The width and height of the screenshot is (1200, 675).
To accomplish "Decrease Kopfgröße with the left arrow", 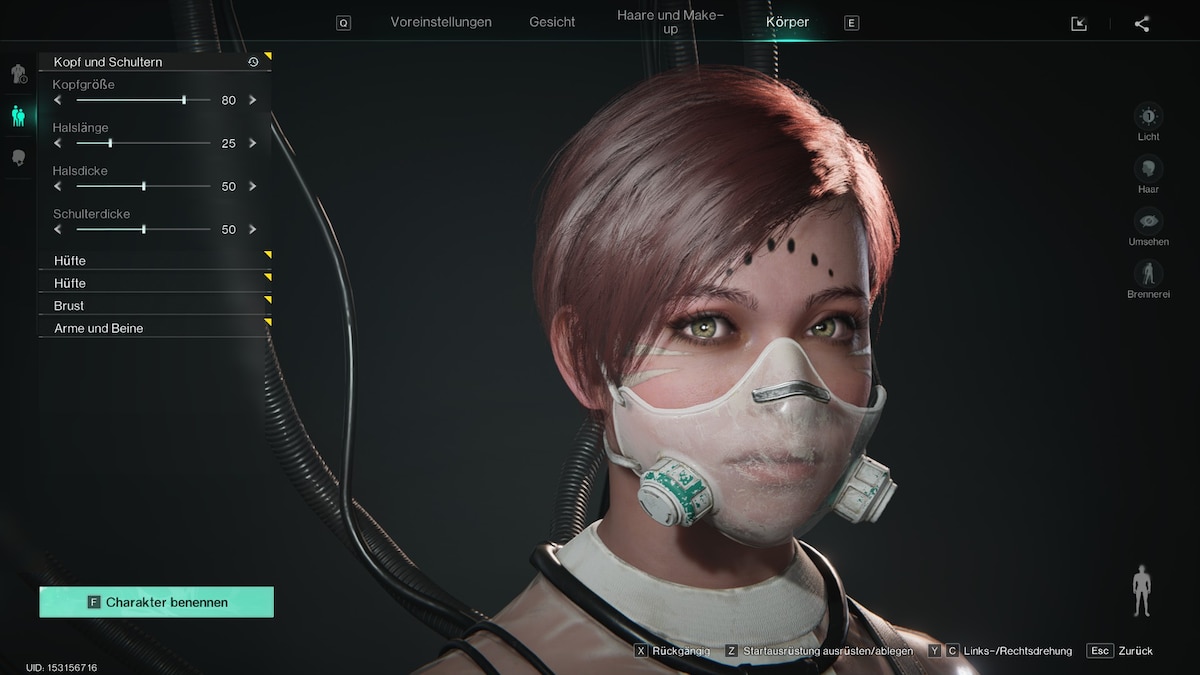I will pos(58,100).
